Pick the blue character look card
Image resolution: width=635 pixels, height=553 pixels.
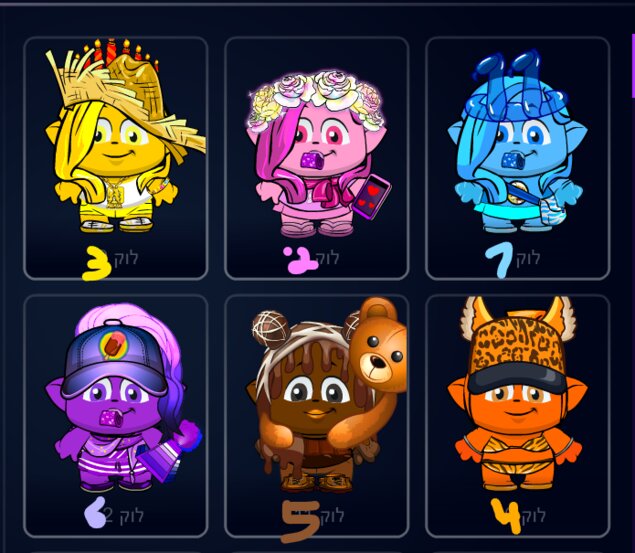click(x=517, y=155)
